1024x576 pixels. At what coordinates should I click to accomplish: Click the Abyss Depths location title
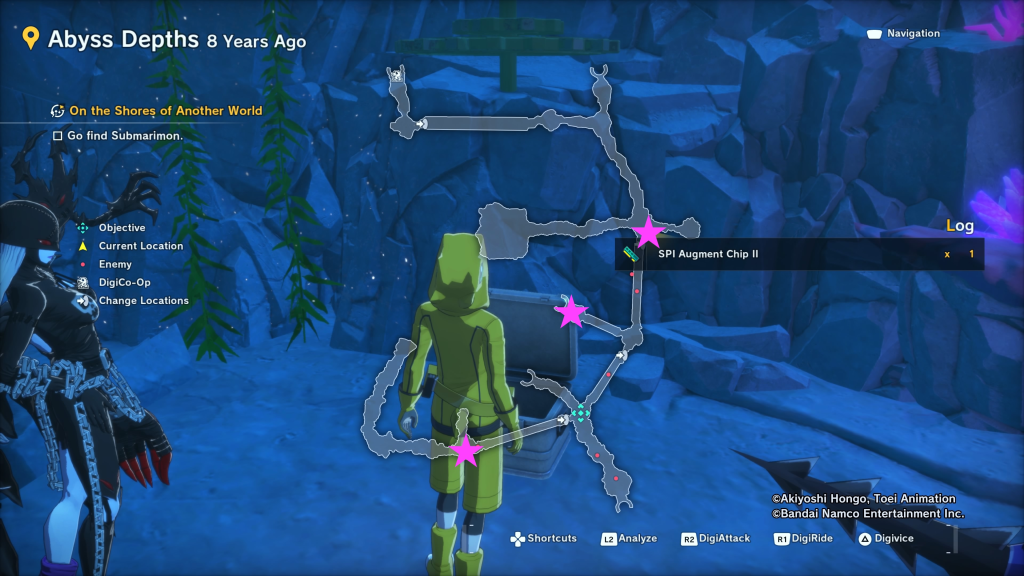[x=123, y=40]
